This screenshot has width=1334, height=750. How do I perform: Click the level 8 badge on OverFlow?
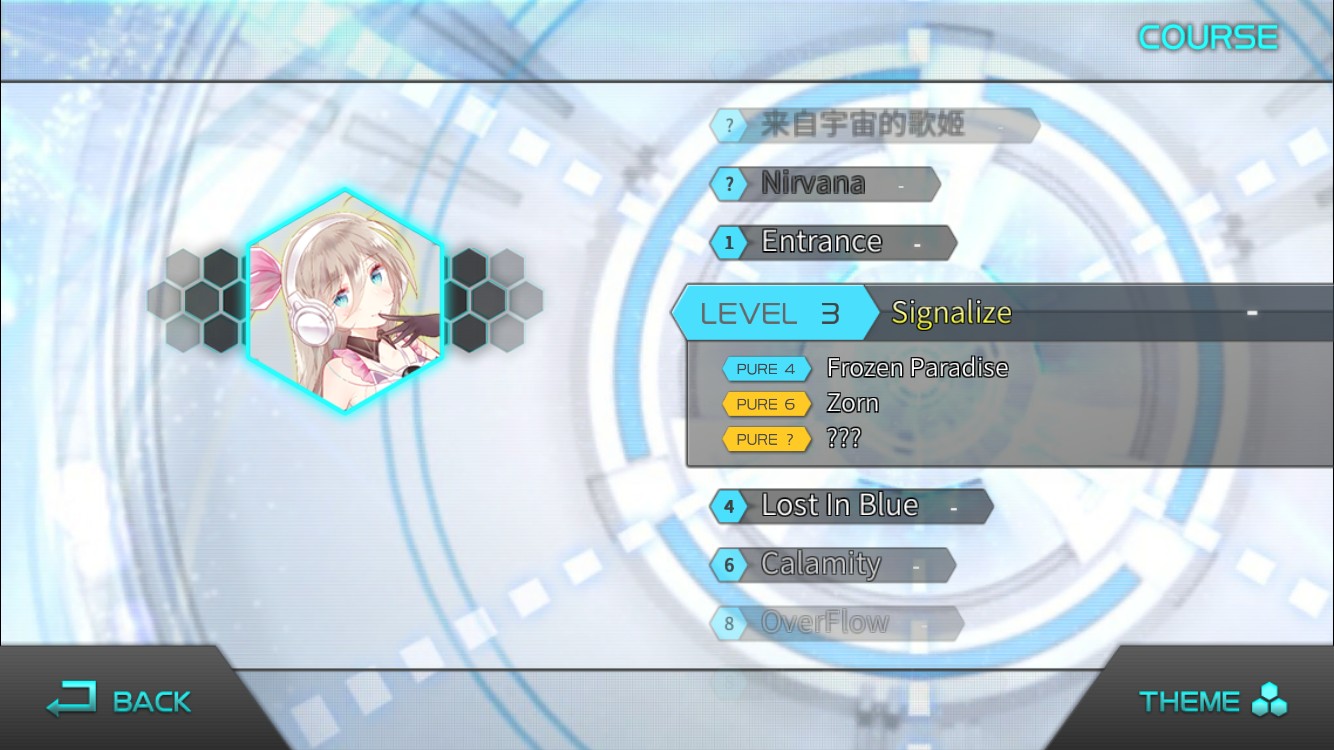pyautogui.click(x=729, y=622)
